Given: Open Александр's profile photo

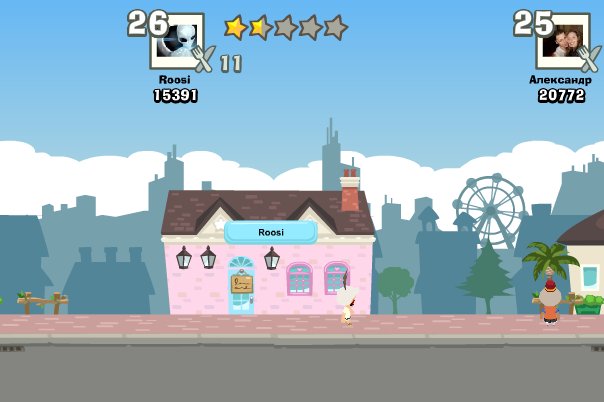Looking at the screenshot, I should point(562,41).
